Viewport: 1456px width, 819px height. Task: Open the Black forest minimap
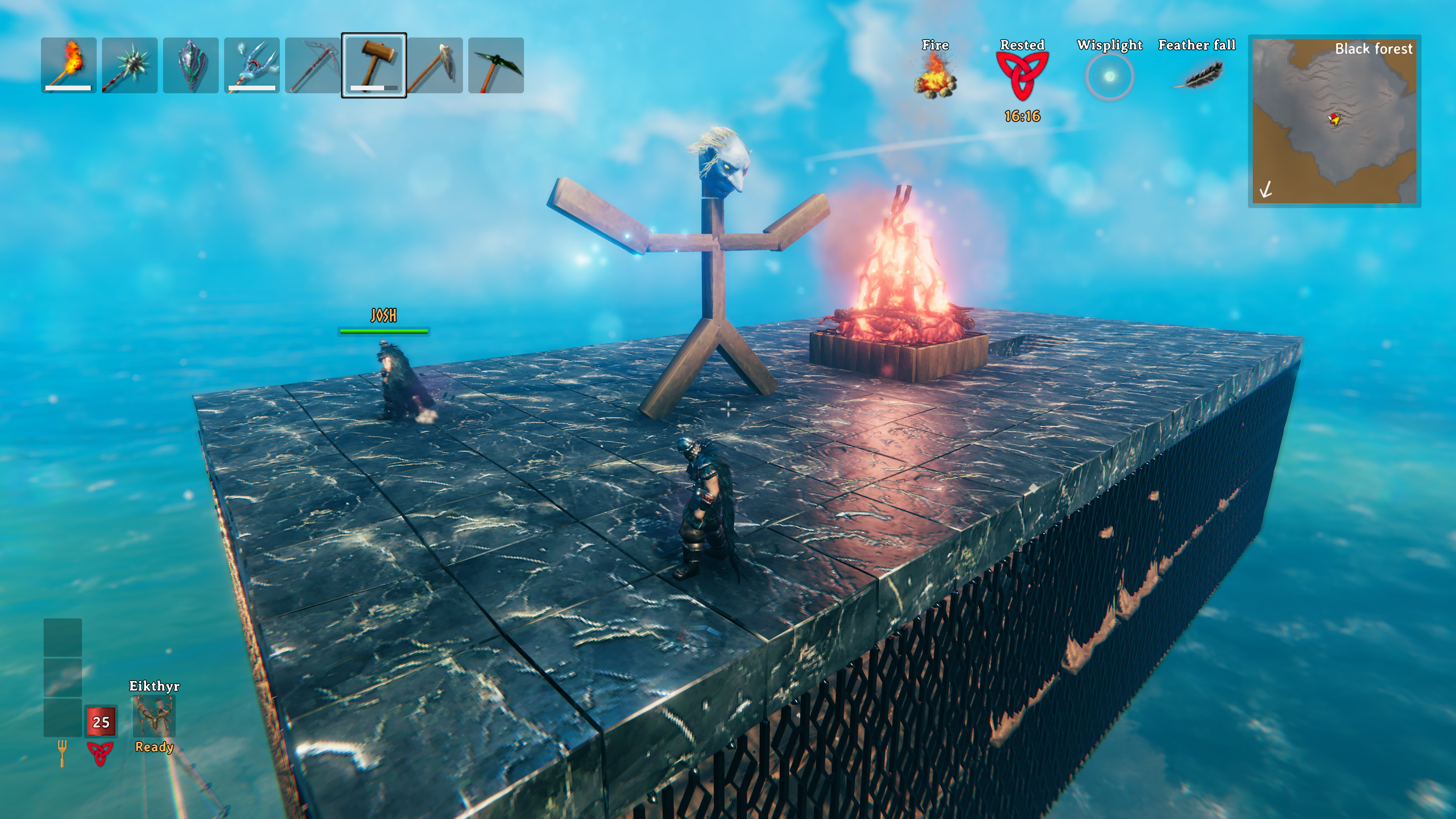pyautogui.click(x=1334, y=121)
